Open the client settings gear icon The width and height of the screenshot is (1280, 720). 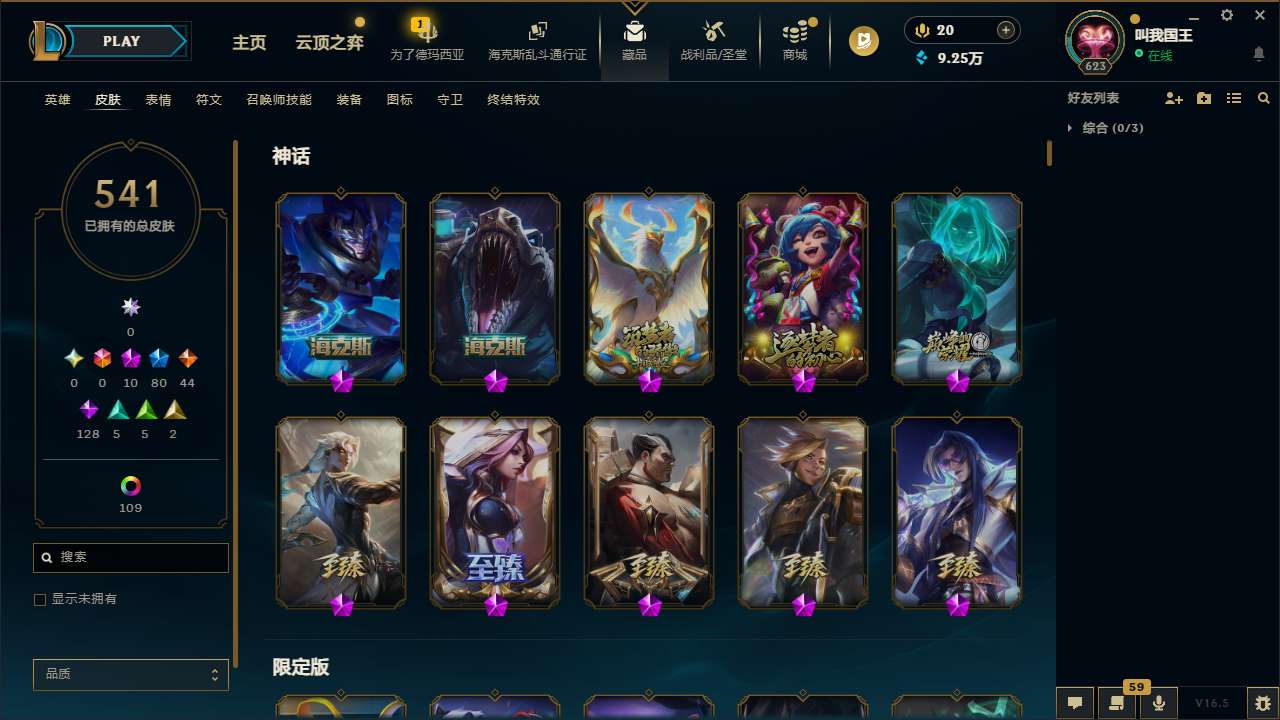click(x=1226, y=16)
